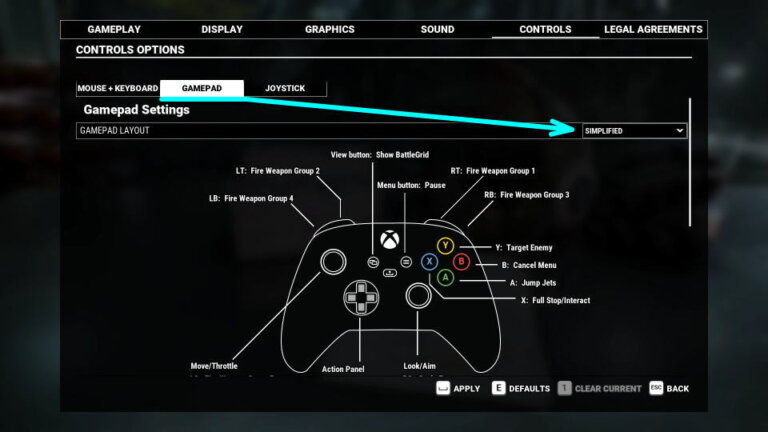Select the Sound settings tab
768x432 pixels.
[x=437, y=30]
